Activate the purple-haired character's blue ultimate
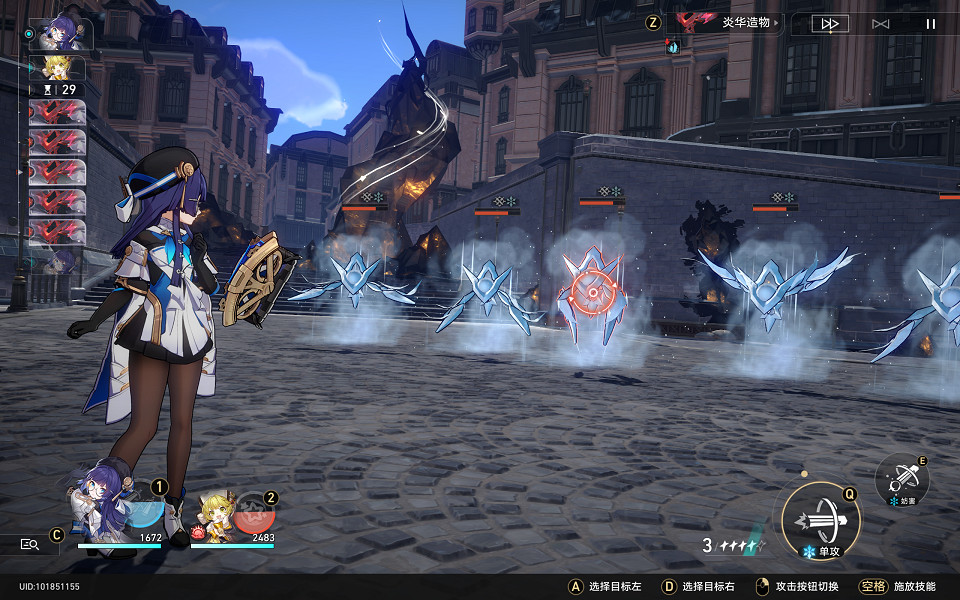This screenshot has height=600, width=960. 145,510
